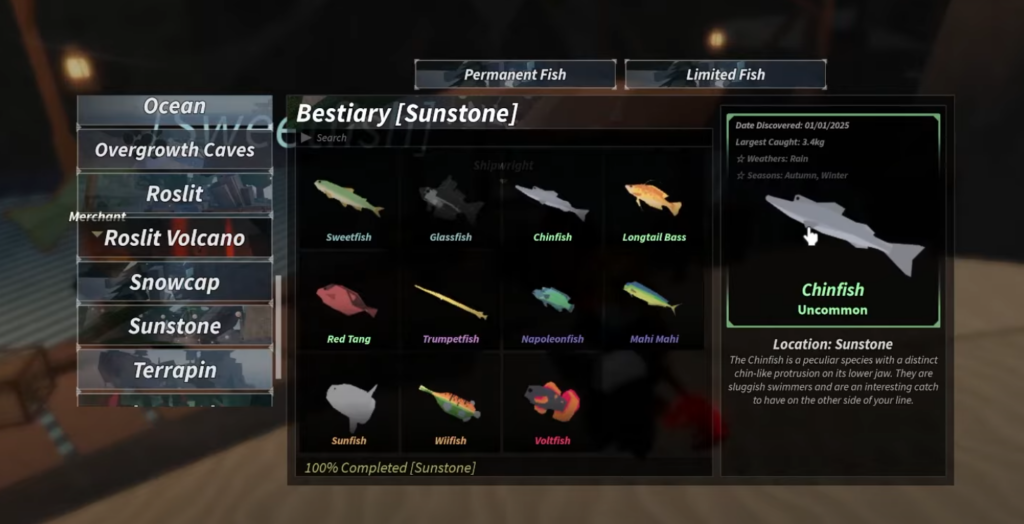The height and width of the screenshot is (524, 1024).
Task: Open the Red Tang entry
Action: pos(348,307)
